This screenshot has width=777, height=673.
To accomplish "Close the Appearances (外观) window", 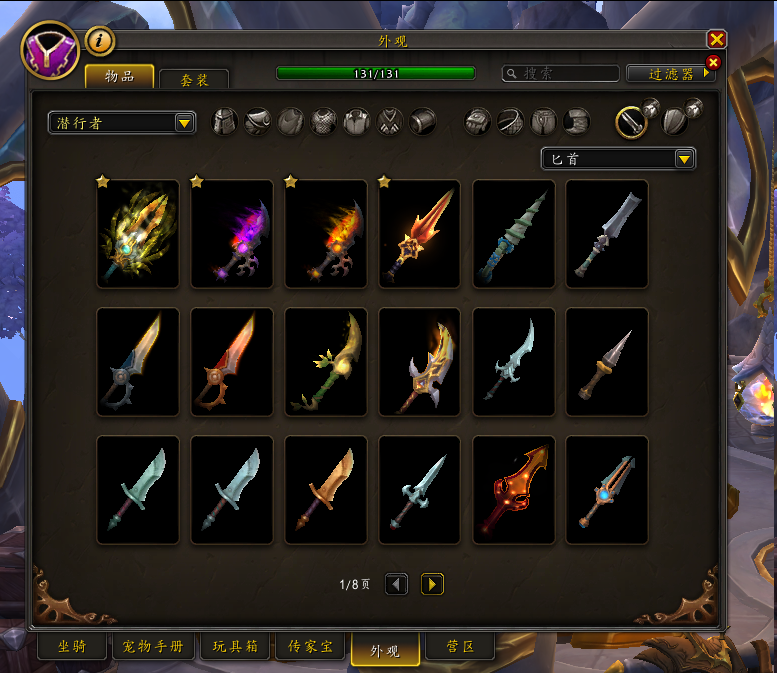I will [x=716, y=39].
